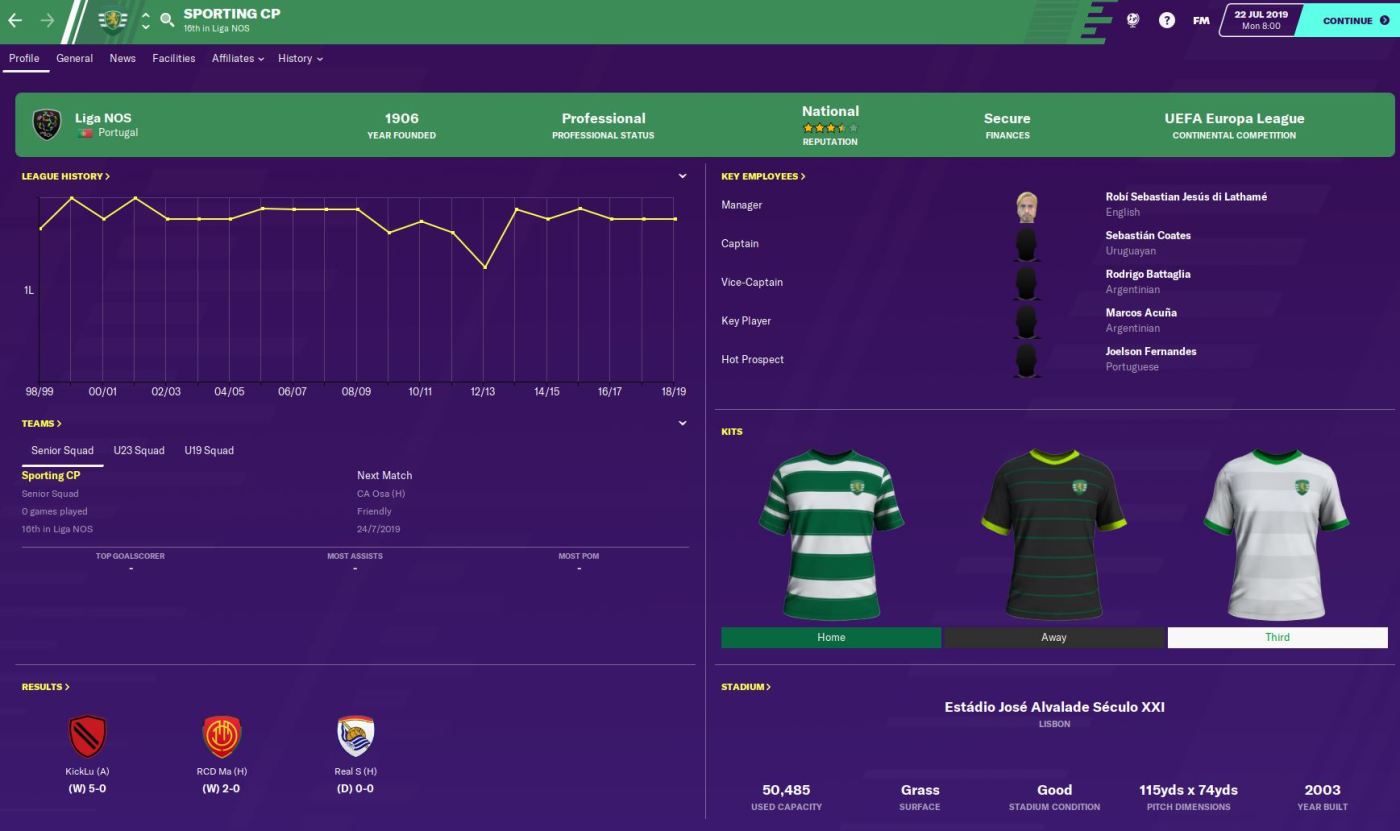The width and height of the screenshot is (1400, 831).
Task: Open captain Sebastián Coates's profile
Action: (1148, 235)
